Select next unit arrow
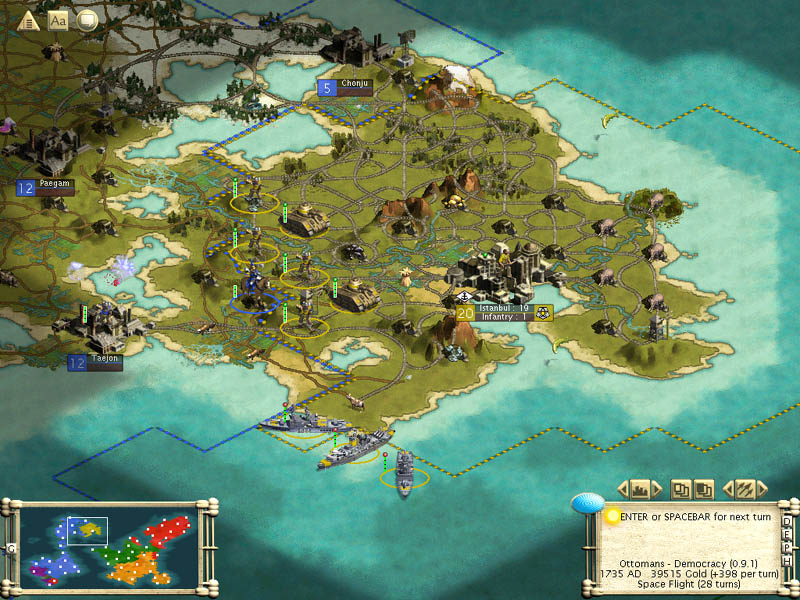The image size is (800, 600). (762, 489)
